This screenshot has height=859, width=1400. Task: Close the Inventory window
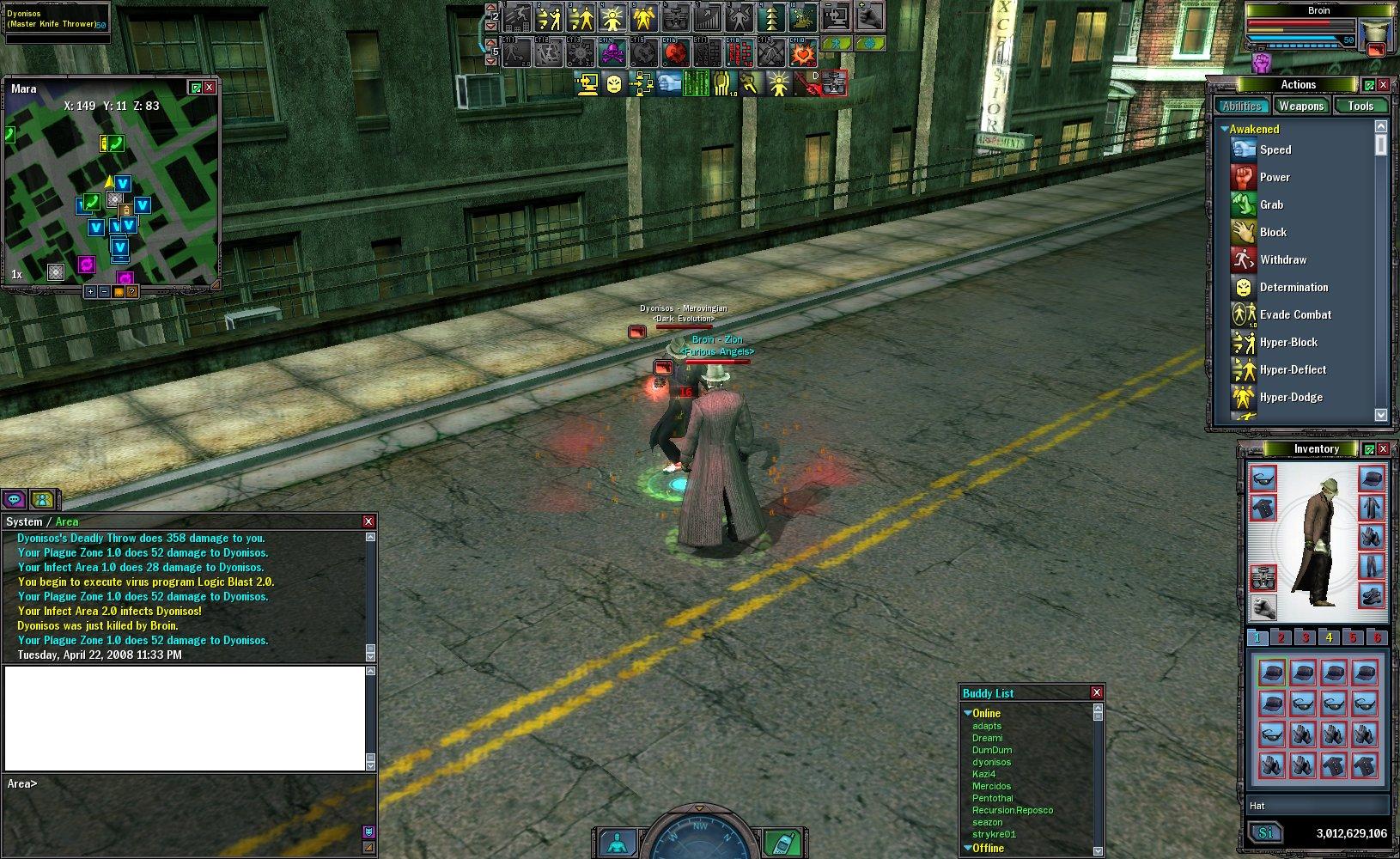tap(1383, 449)
